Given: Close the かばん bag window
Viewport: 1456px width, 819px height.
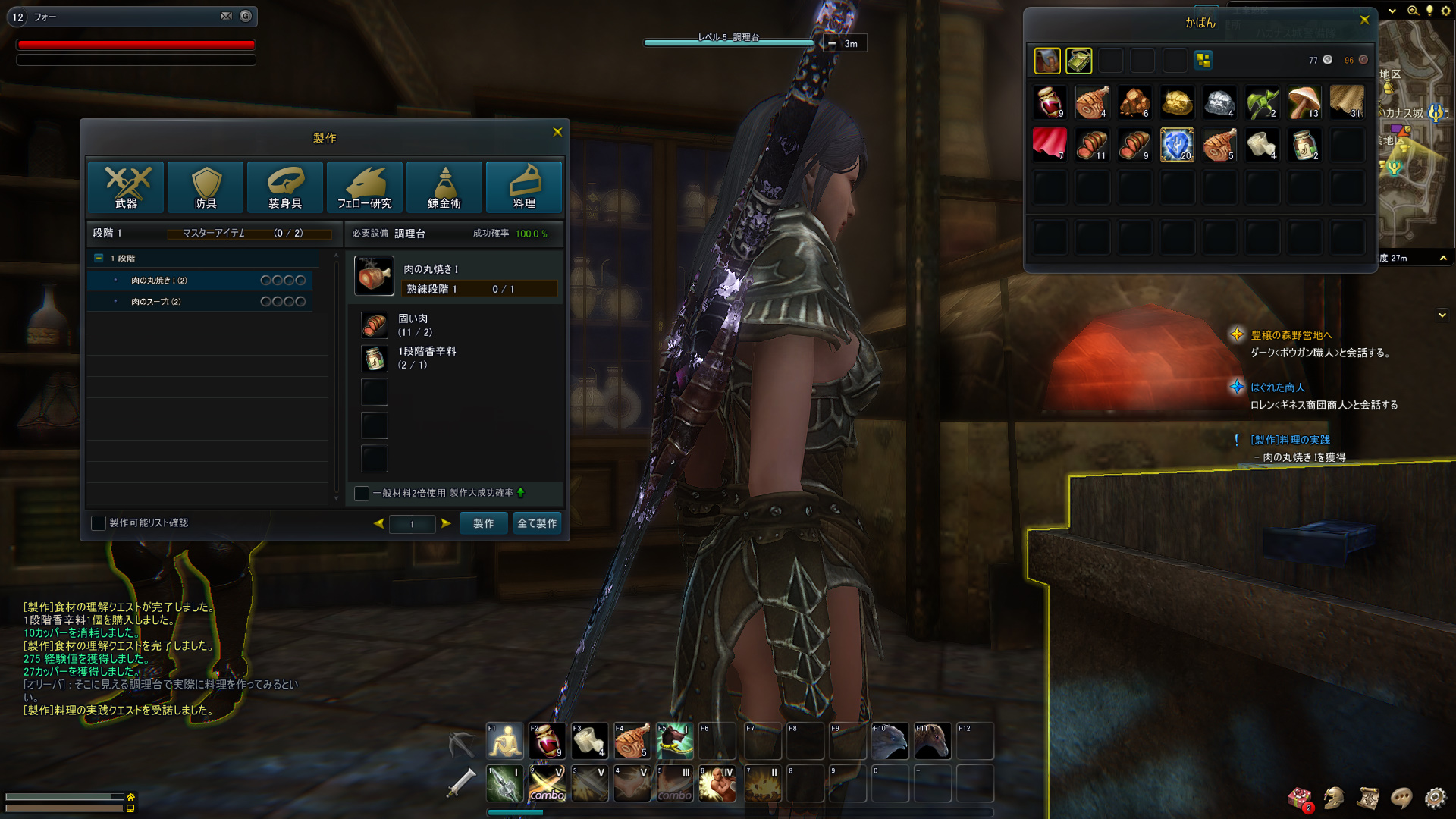Looking at the screenshot, I should coord(1364,20).
